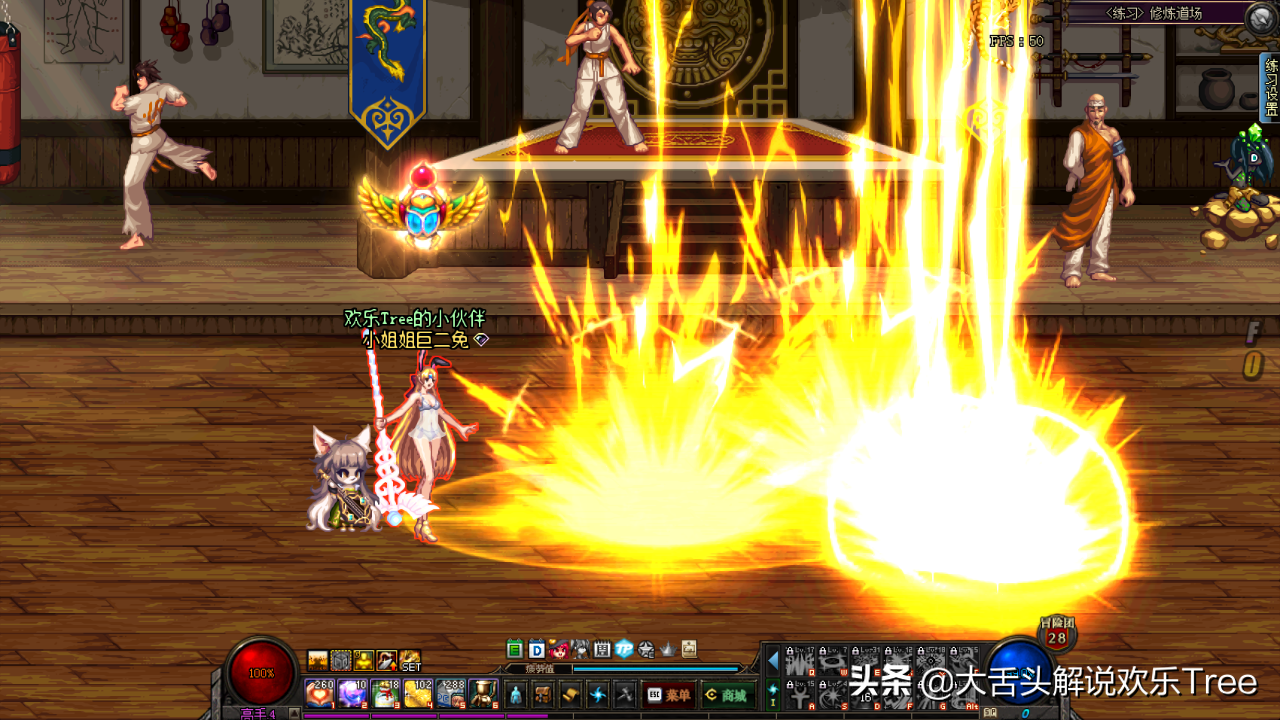
Task: Open the 菜单 (ESC) menu button
Action: 669,694
